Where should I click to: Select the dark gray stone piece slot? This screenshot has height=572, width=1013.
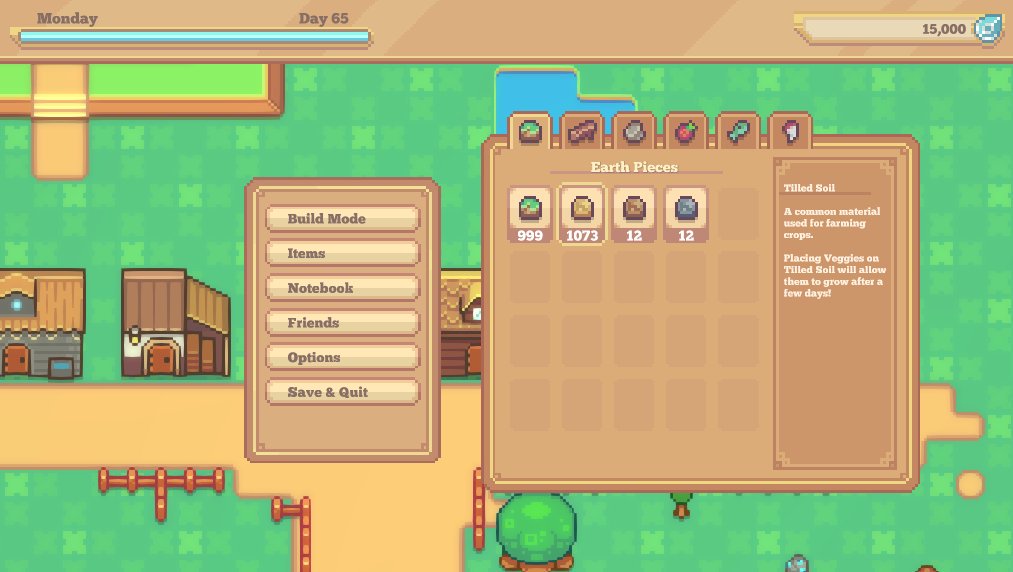686,214
